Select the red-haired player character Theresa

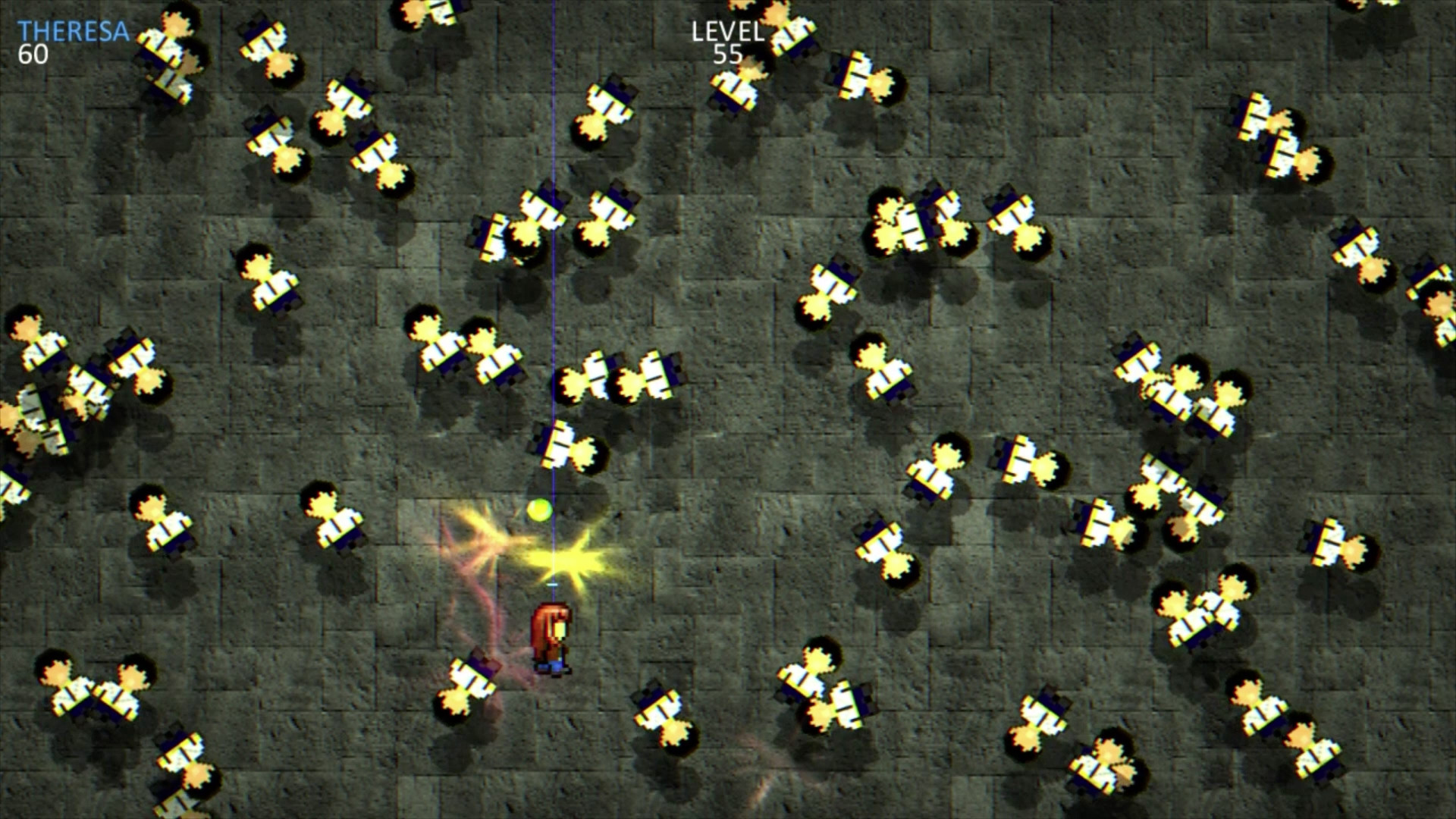tap(551, 637)
